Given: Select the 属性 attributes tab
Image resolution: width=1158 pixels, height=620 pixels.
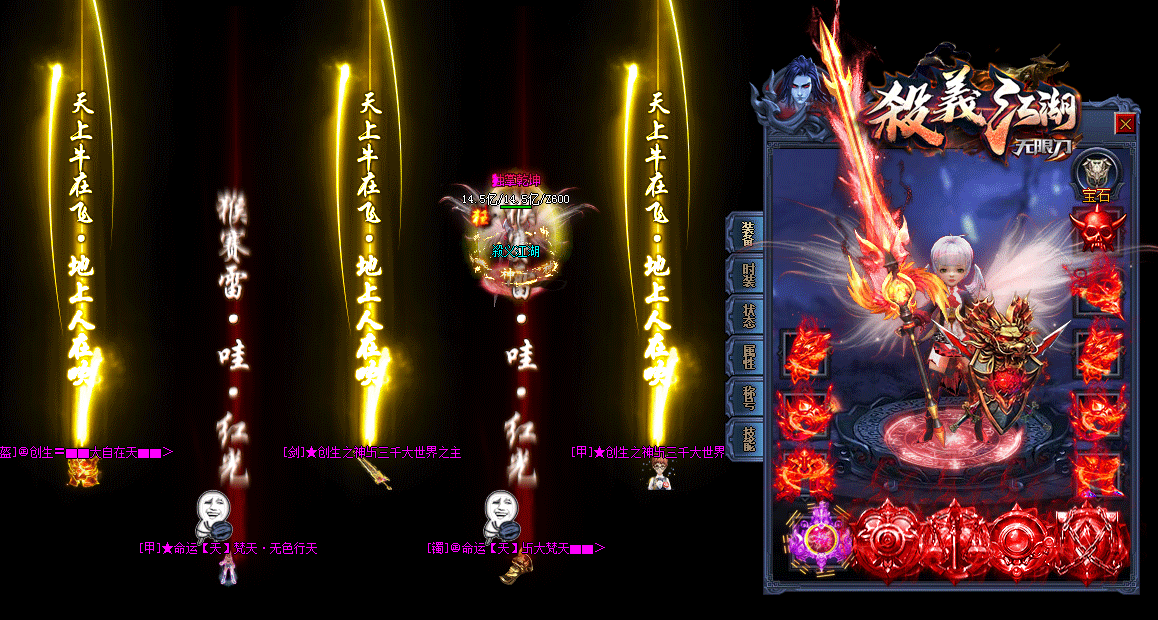Looking at the screenshot, I should click(x=747, y=357).
